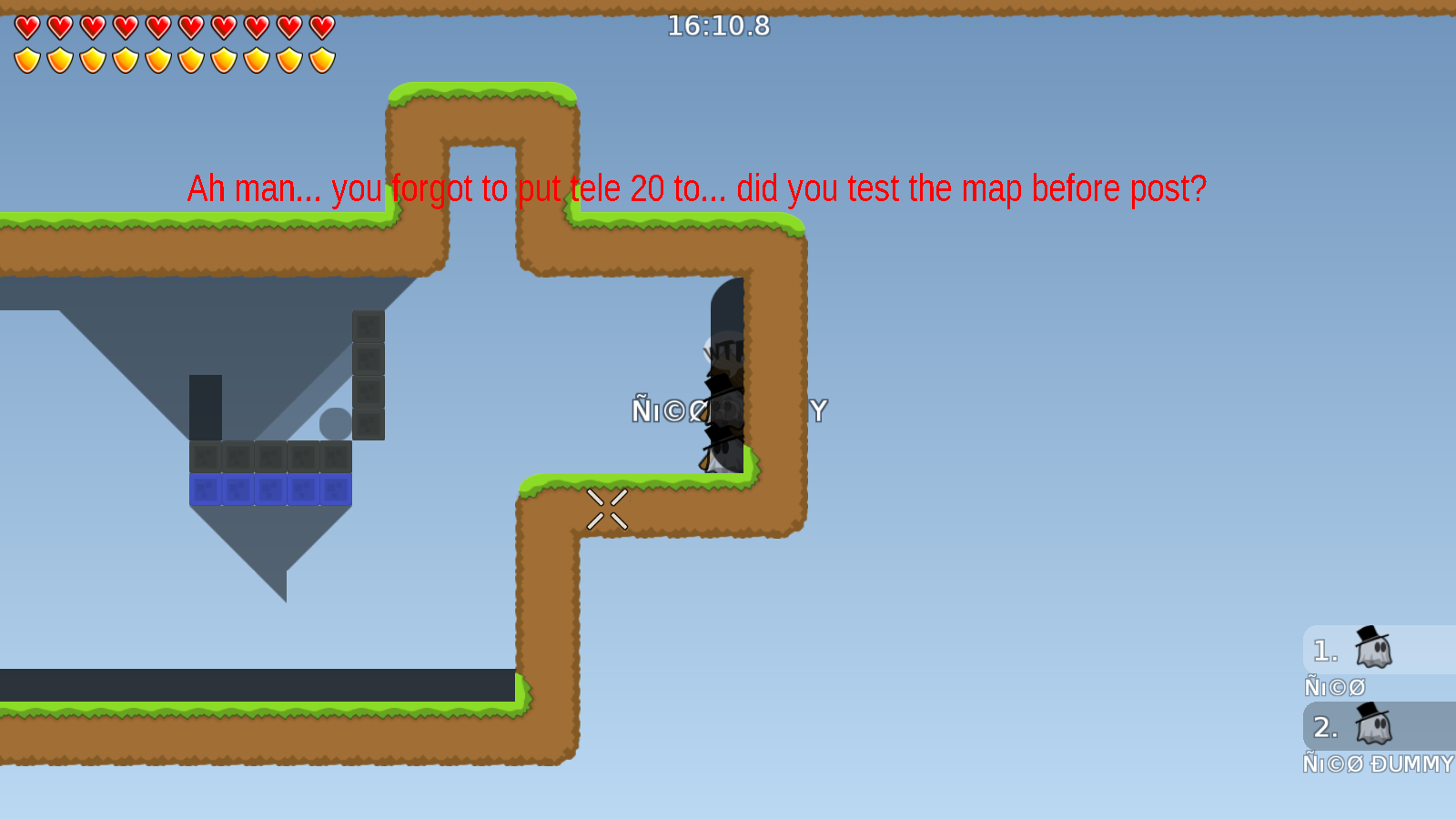This screenshot has width=1456, height=819.
Task: Click the rightmost shield icon
Action: point(320,58)
